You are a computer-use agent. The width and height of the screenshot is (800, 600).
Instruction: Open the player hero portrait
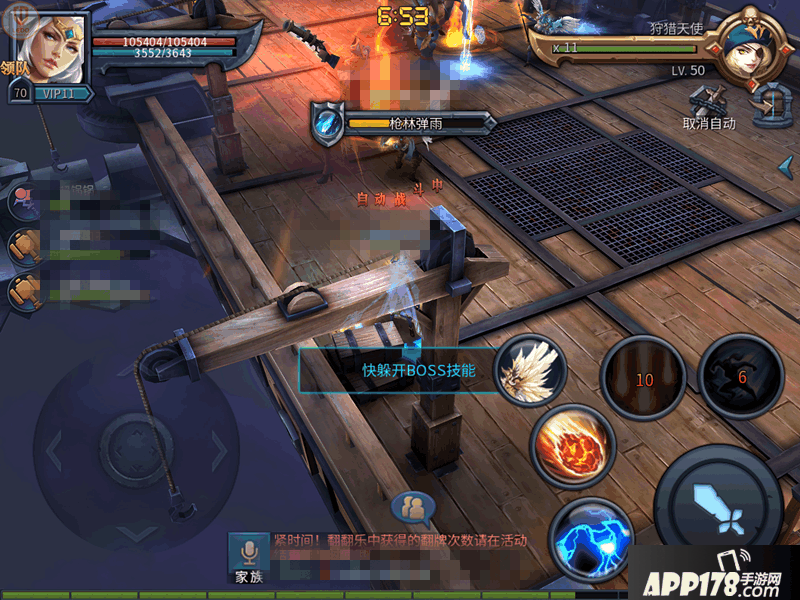click(50, 44)
